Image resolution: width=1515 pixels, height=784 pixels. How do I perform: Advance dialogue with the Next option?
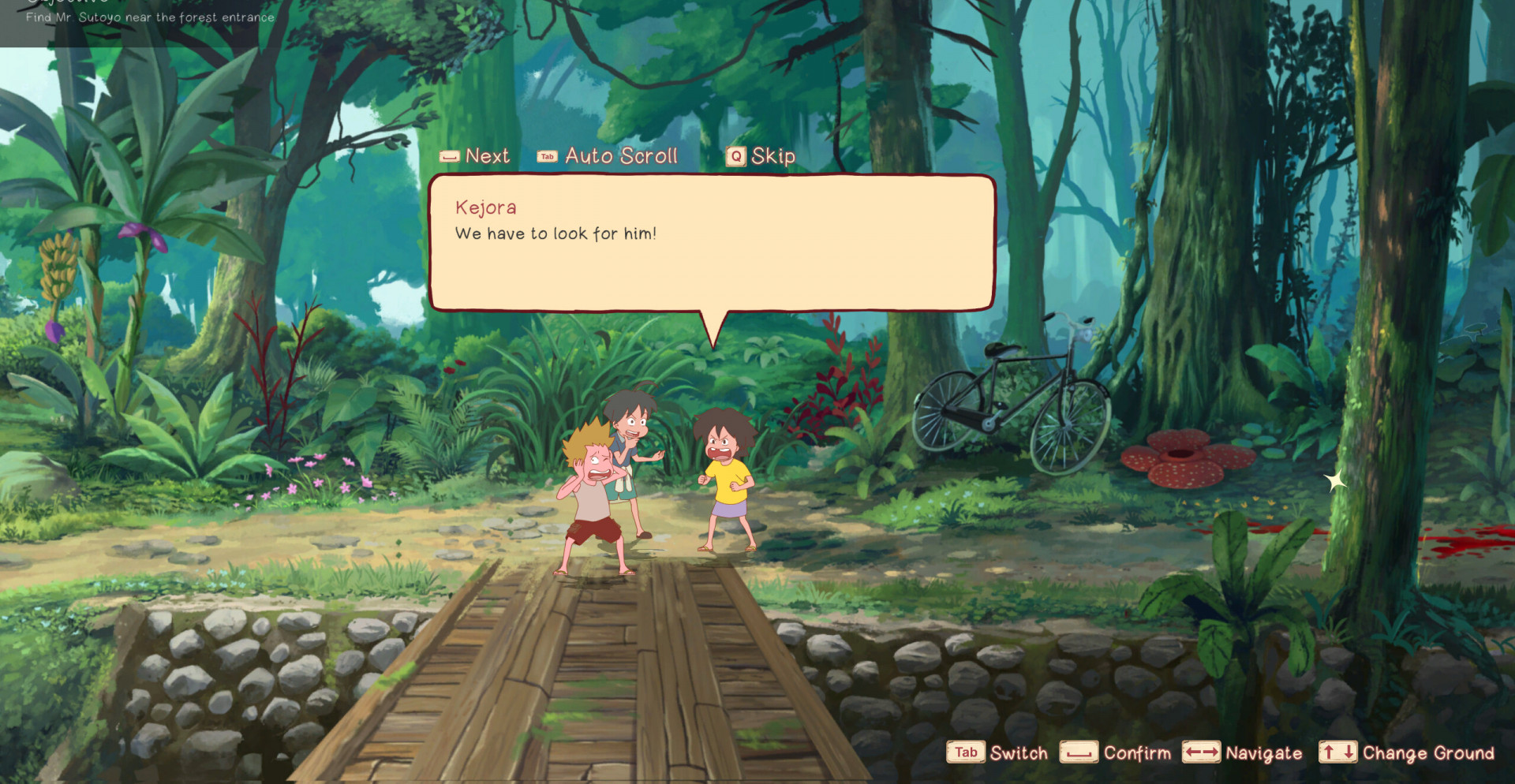[476, 156]
